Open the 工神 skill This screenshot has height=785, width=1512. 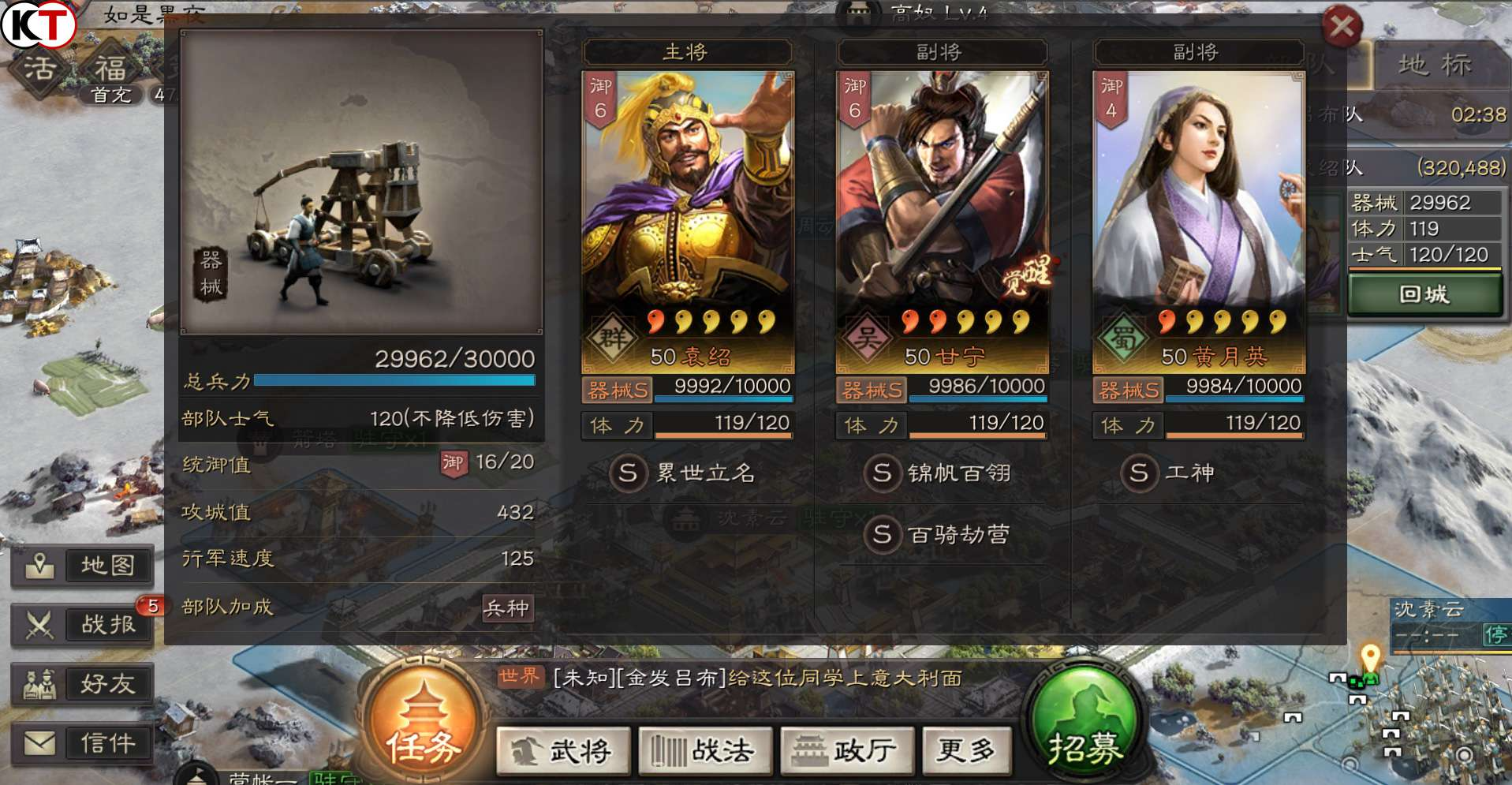tap(1168, 473)
